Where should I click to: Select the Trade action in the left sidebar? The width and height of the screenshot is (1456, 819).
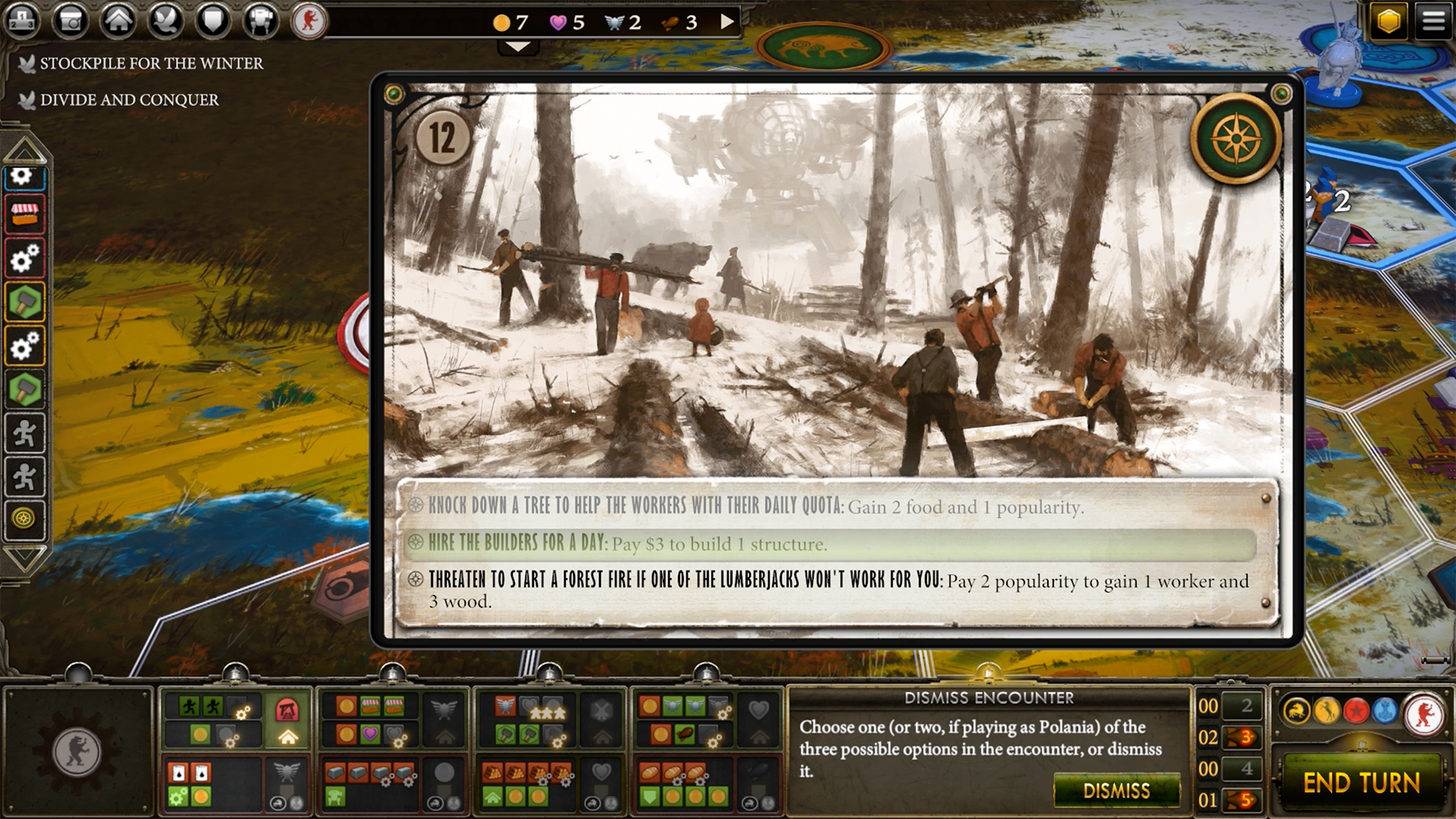pos(25,215)
